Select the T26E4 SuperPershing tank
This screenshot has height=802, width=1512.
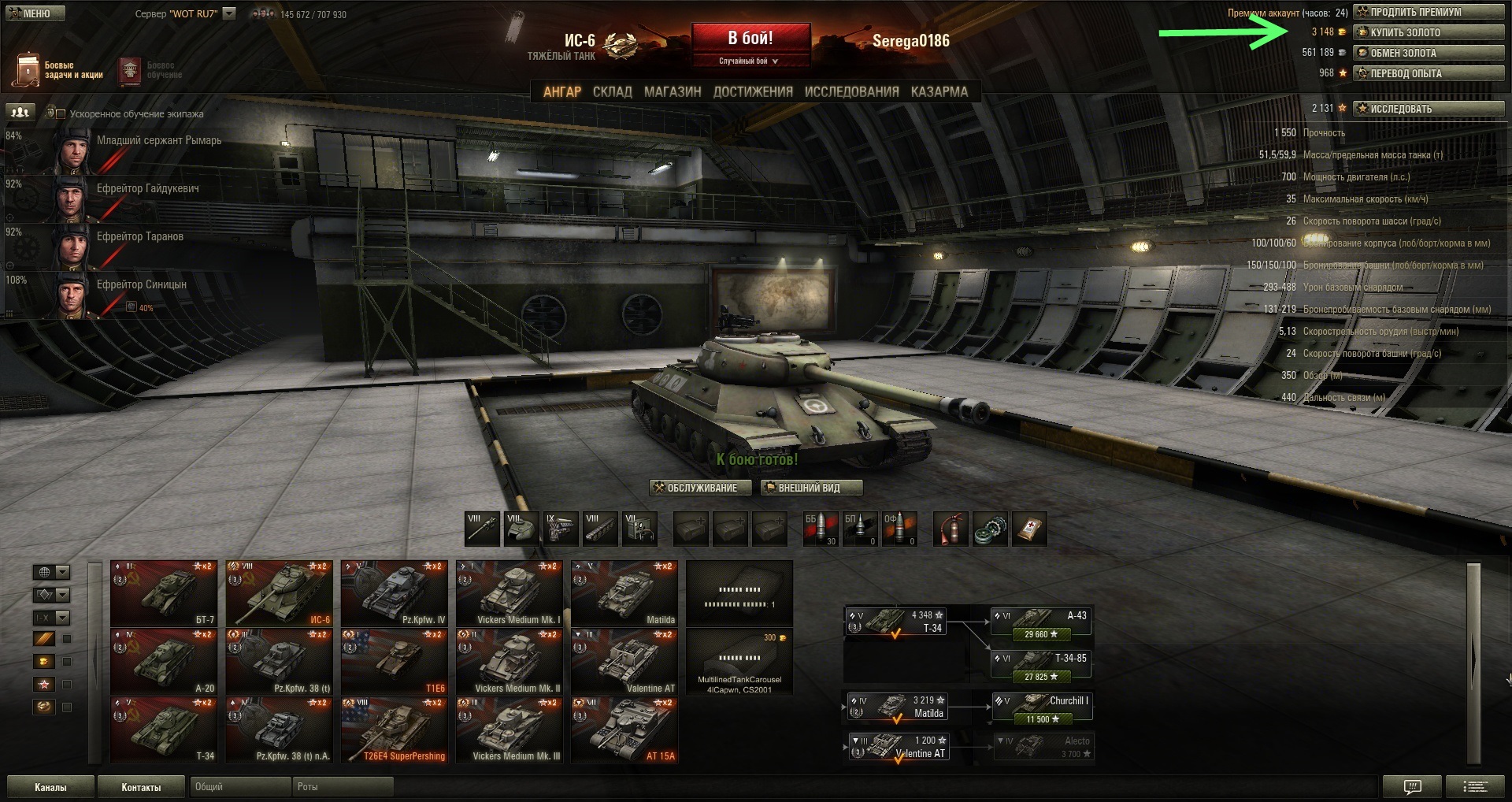click(394, 730)
